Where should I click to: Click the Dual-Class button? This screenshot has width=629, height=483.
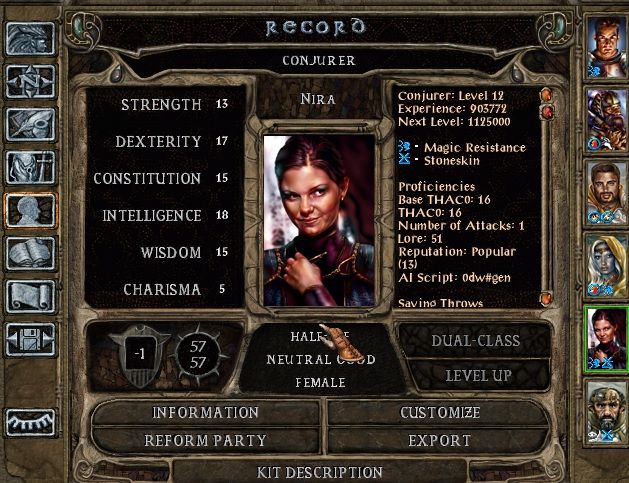(475, 341)
